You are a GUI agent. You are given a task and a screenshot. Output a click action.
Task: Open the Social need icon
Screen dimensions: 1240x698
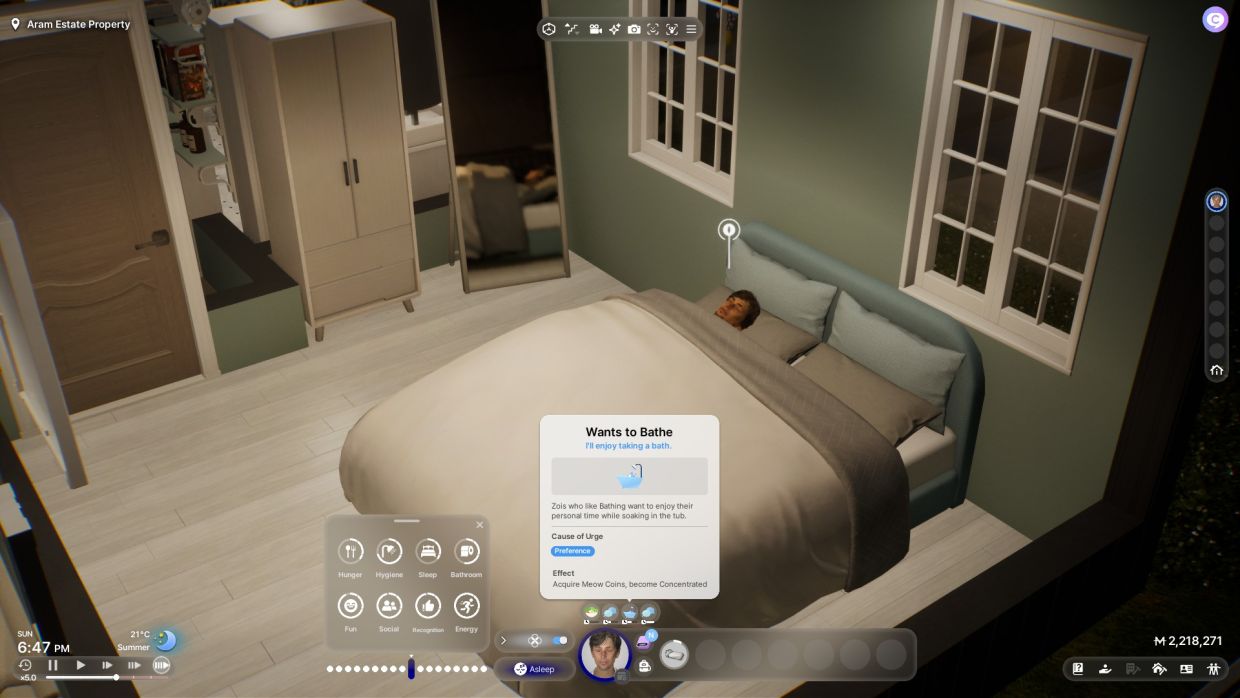[389, 605]
